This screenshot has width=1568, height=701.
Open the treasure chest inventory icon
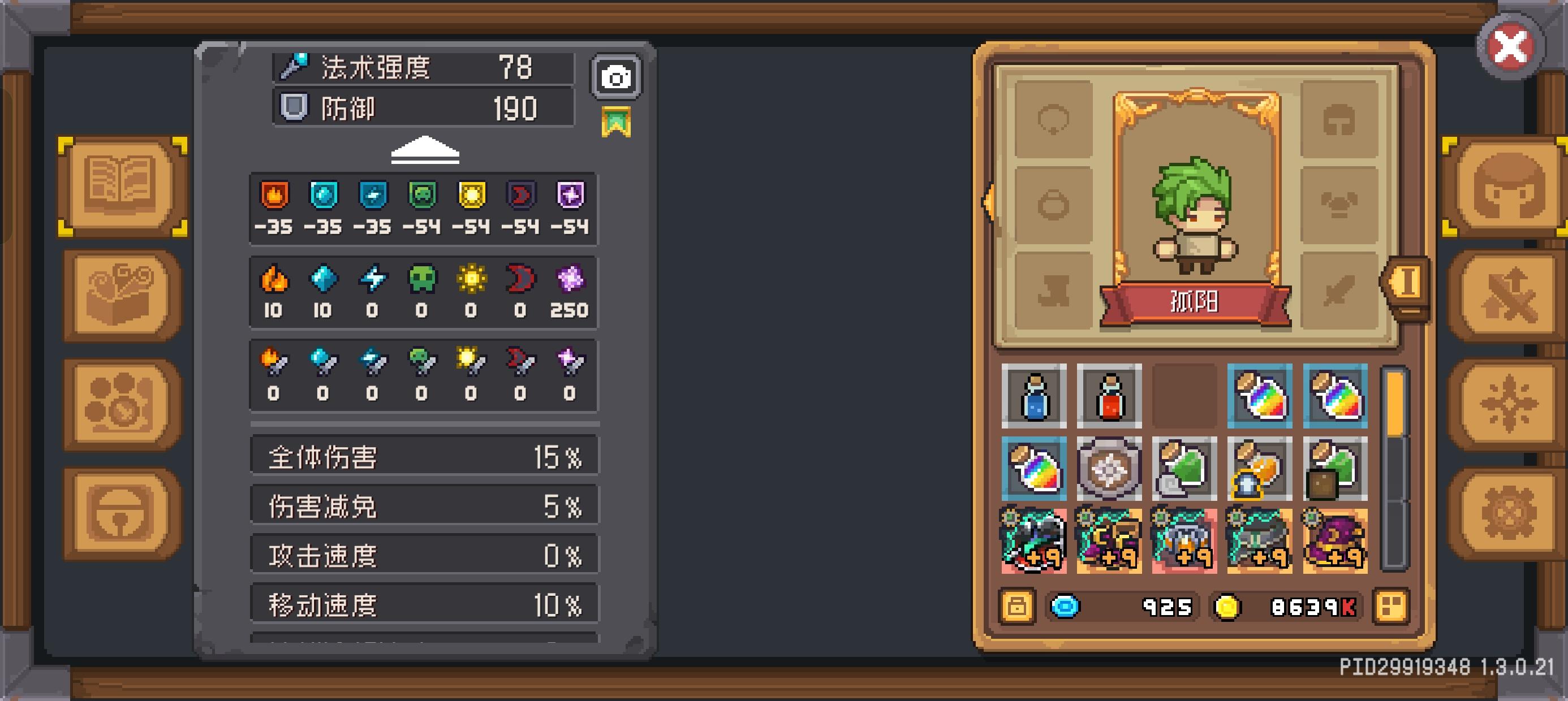120,298
